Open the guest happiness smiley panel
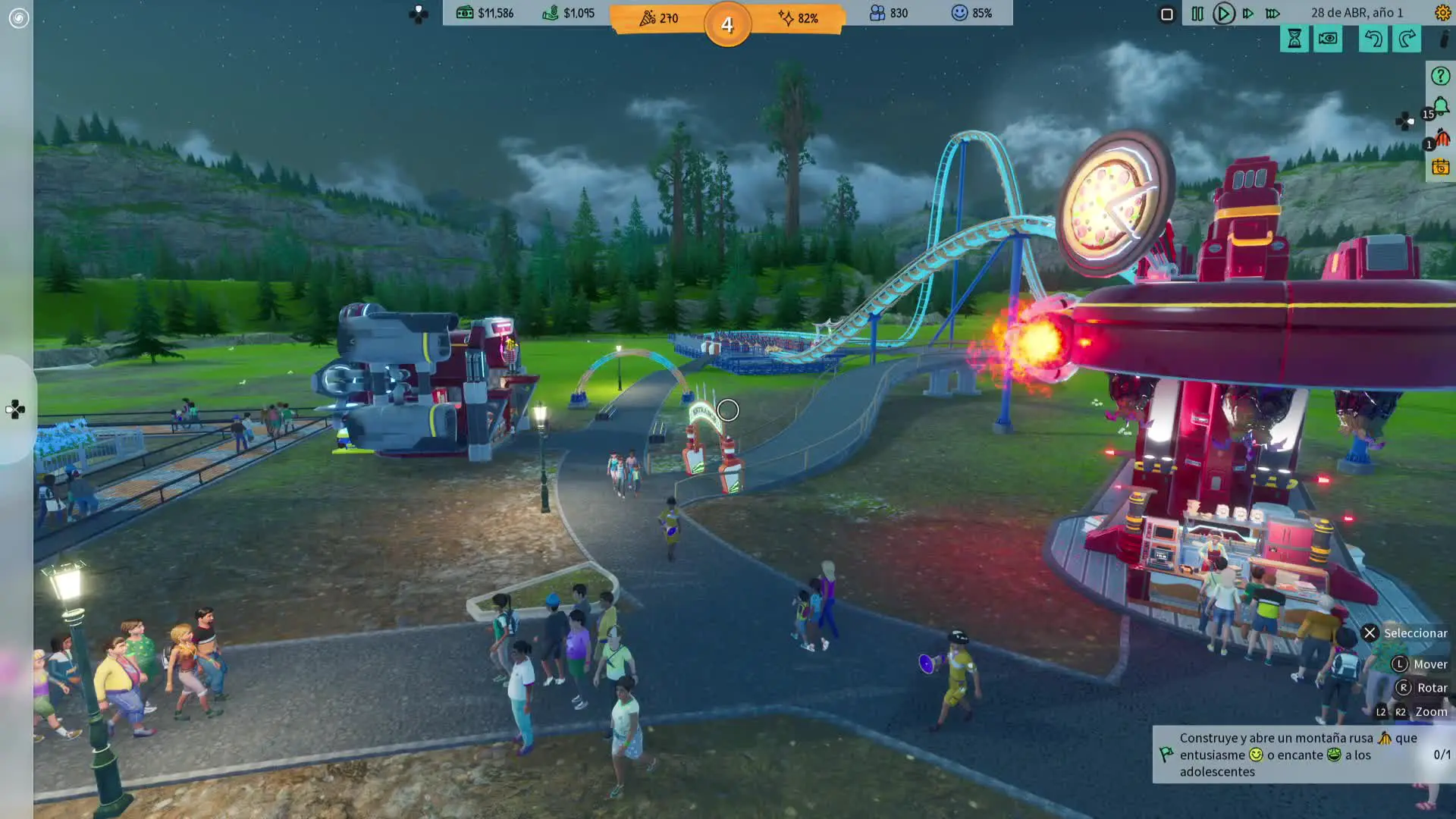 click(x=972, y=13)
